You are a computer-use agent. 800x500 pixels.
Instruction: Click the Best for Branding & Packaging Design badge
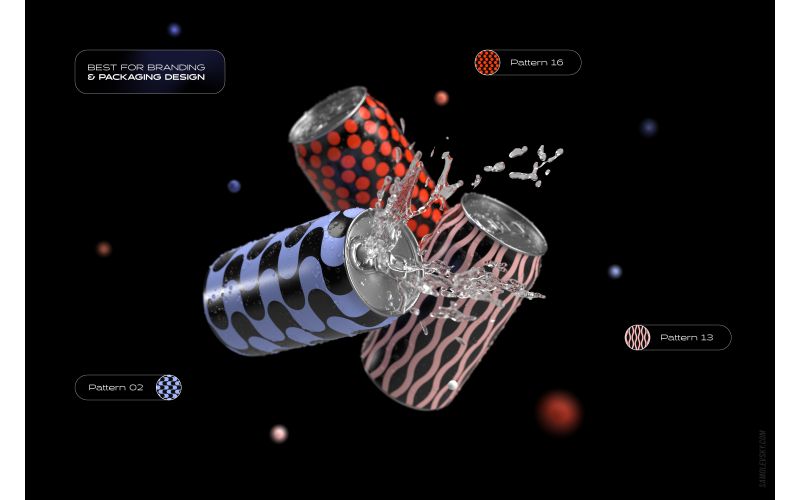(x=150, y=72)
